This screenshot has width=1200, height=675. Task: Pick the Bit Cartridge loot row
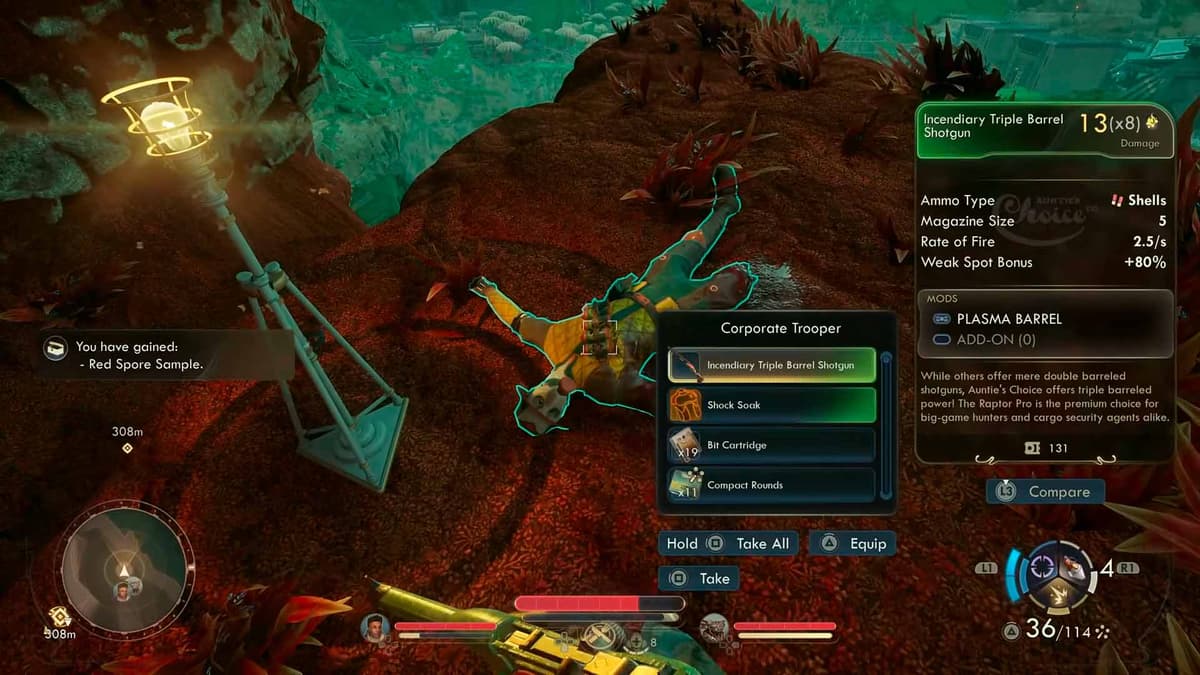(x=771, y=445)
